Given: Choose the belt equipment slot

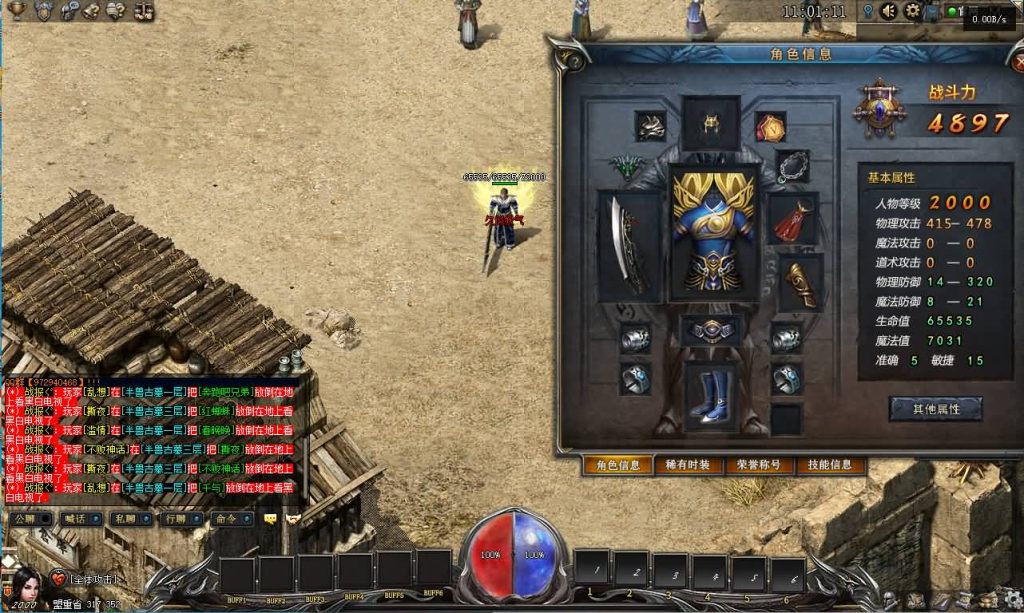Looking at the screenshot, I should (712, 331).
